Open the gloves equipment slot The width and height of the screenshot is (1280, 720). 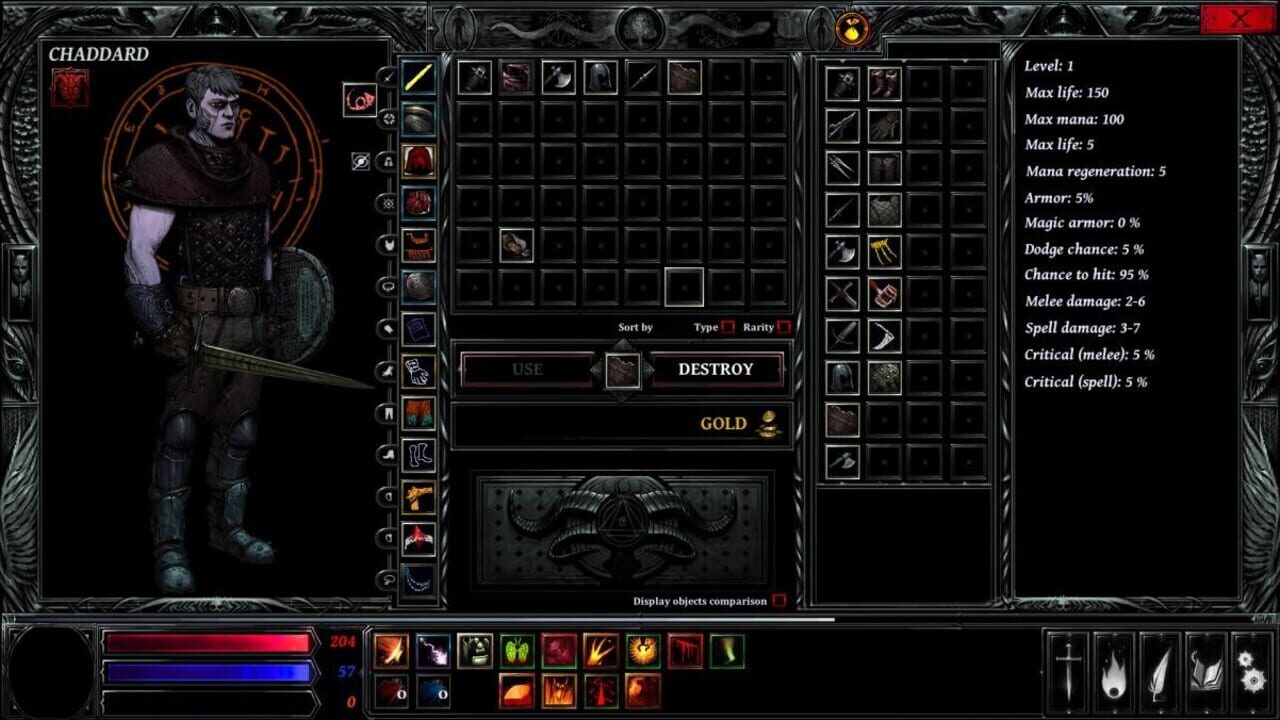417,371
